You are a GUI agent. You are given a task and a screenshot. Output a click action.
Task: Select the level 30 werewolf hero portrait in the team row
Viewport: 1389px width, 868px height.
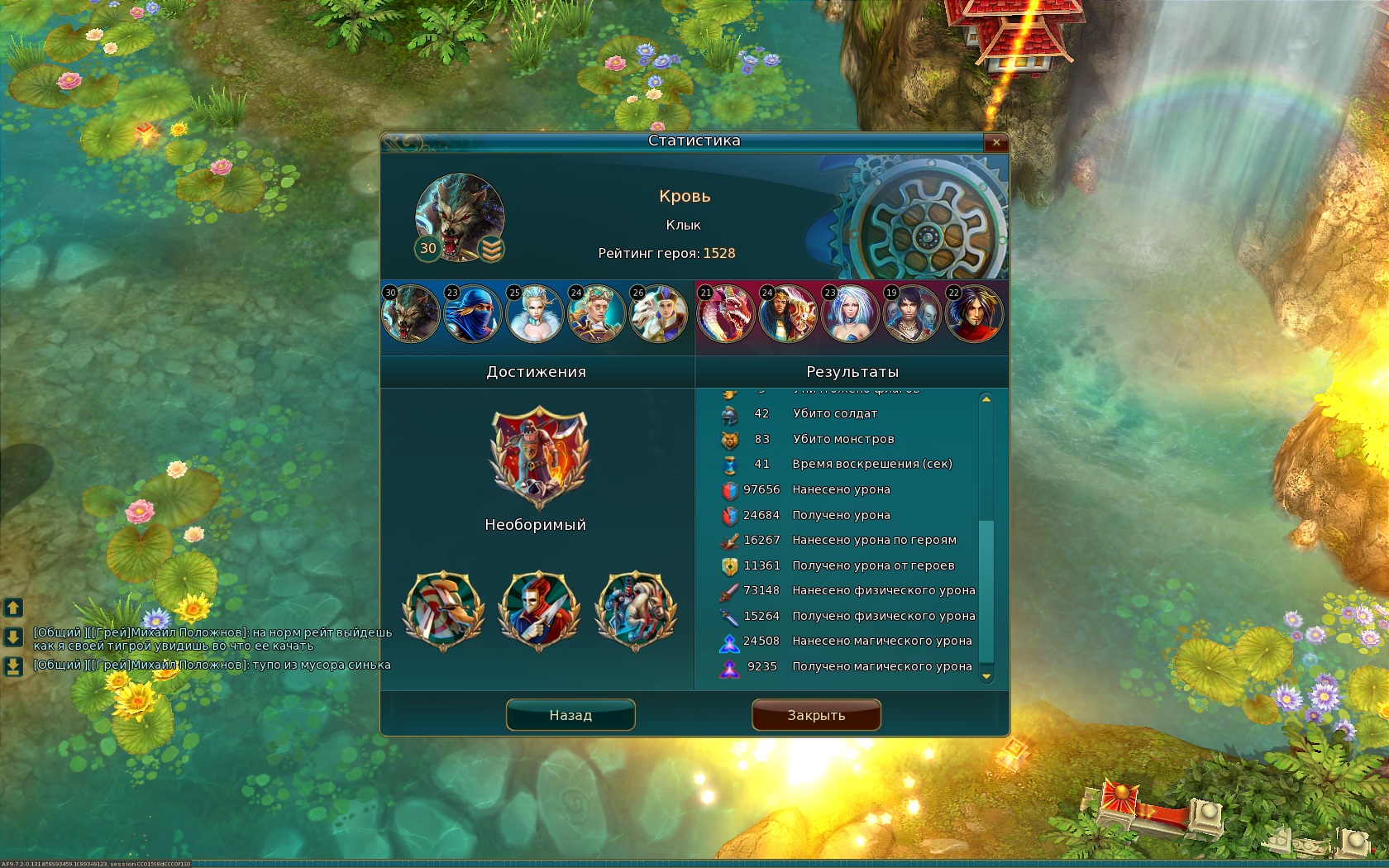(x=411, y=314)
